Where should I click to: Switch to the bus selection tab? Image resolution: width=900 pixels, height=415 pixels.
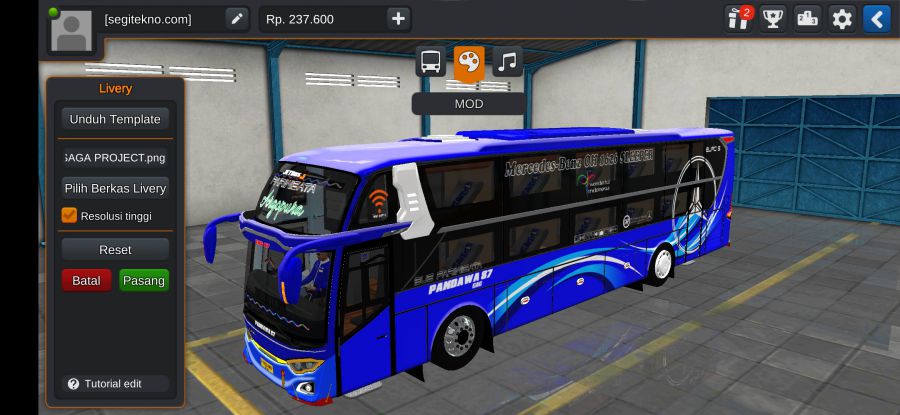(431, 62)
